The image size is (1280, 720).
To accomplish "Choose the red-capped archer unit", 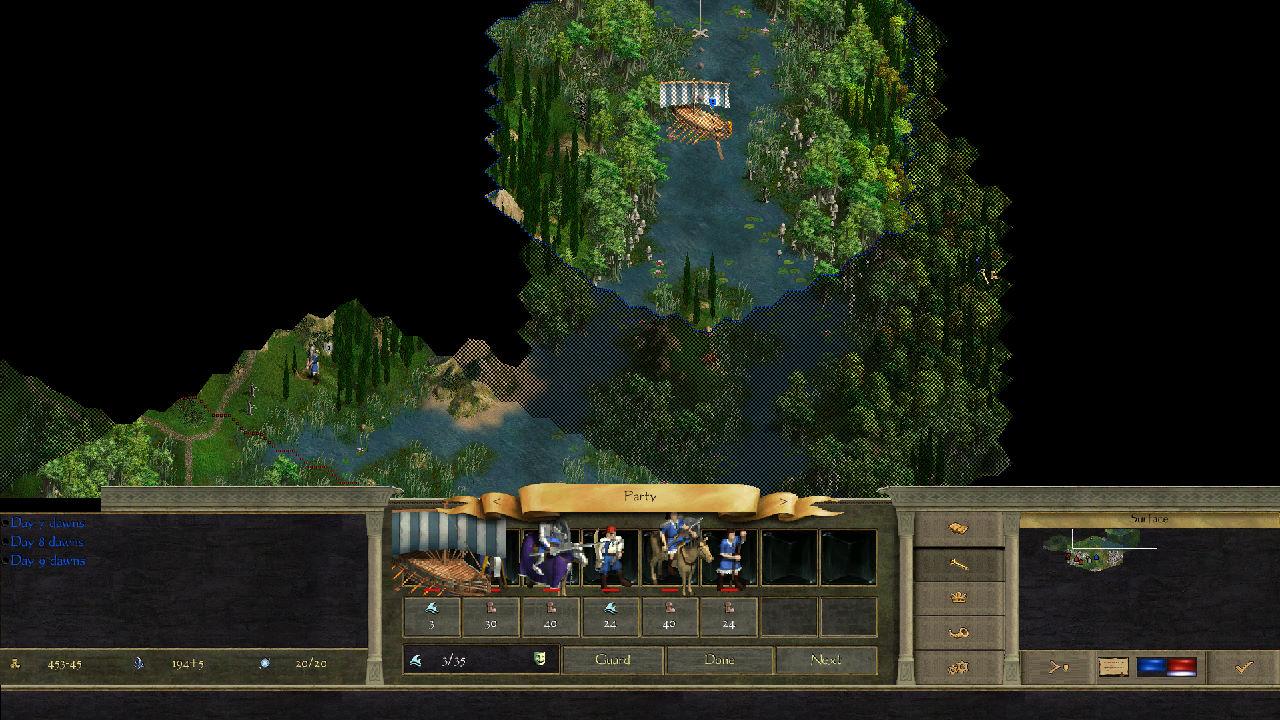I will pyautogui.click(x=609, y=557).
